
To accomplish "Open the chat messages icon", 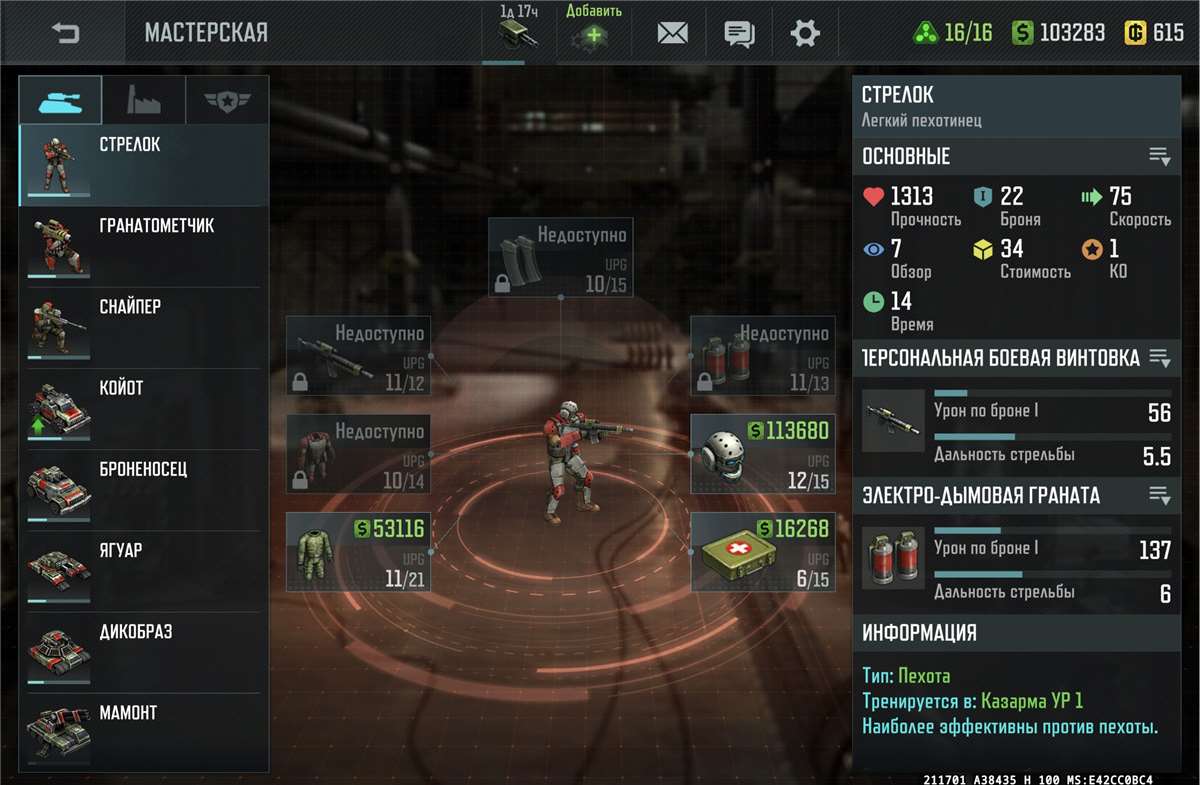I will (x=739, y=33).
